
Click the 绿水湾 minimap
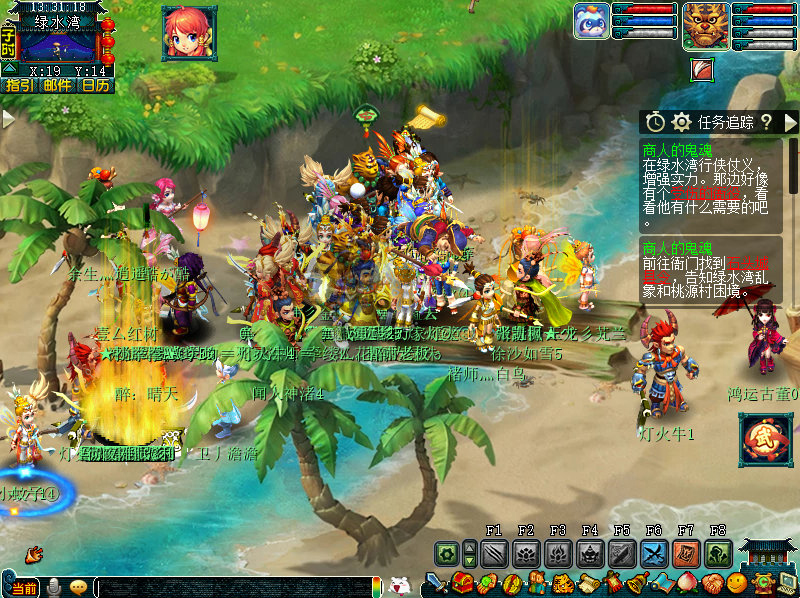[x=58, y=46]
